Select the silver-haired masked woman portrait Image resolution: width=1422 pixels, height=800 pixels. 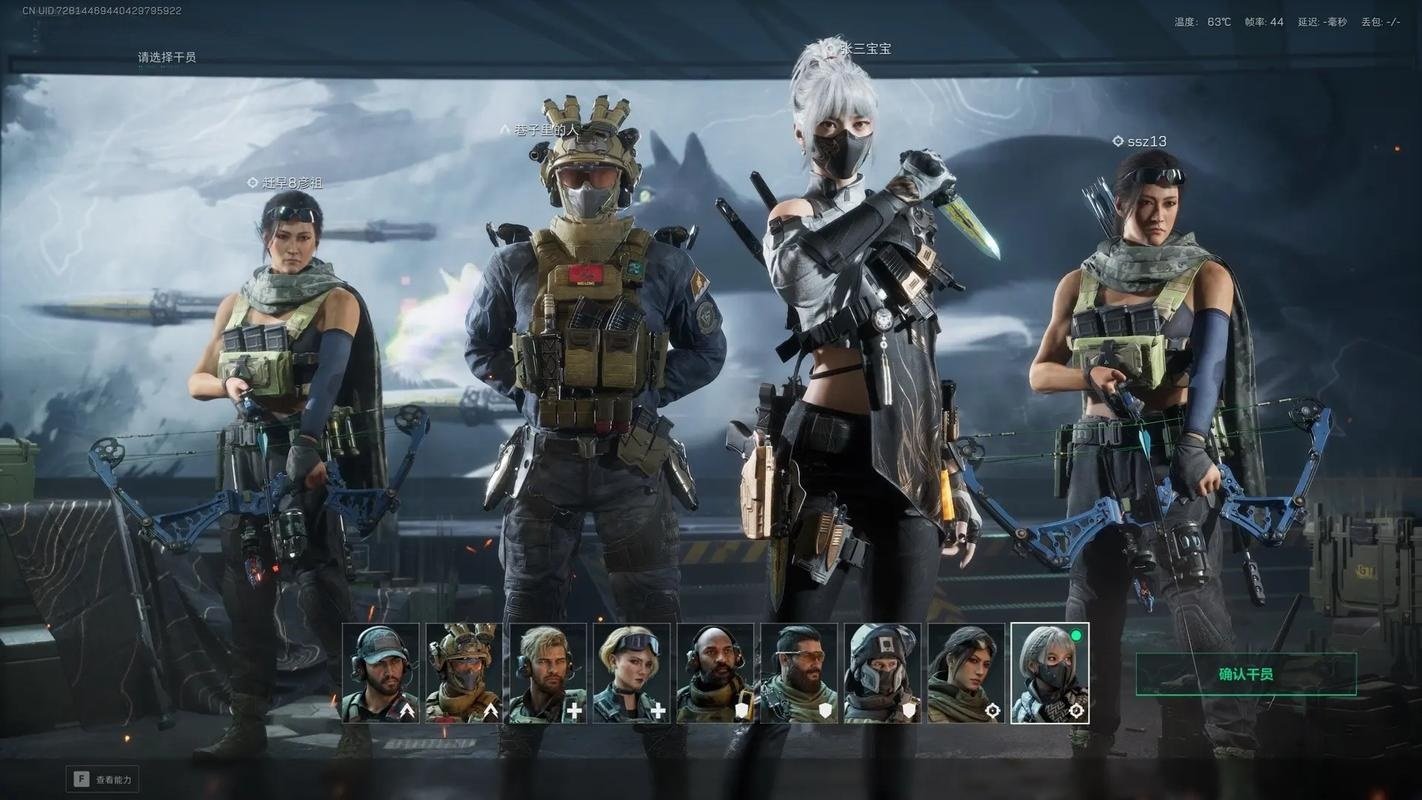point(1050,673)
